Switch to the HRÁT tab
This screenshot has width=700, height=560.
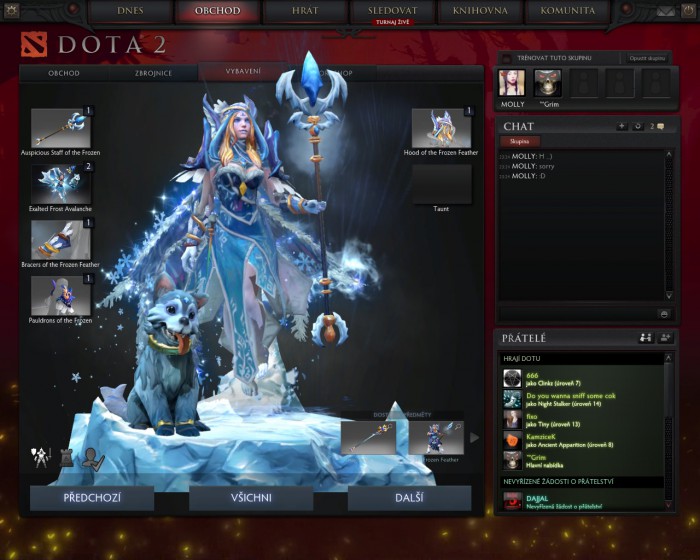[x=306, y=11]
